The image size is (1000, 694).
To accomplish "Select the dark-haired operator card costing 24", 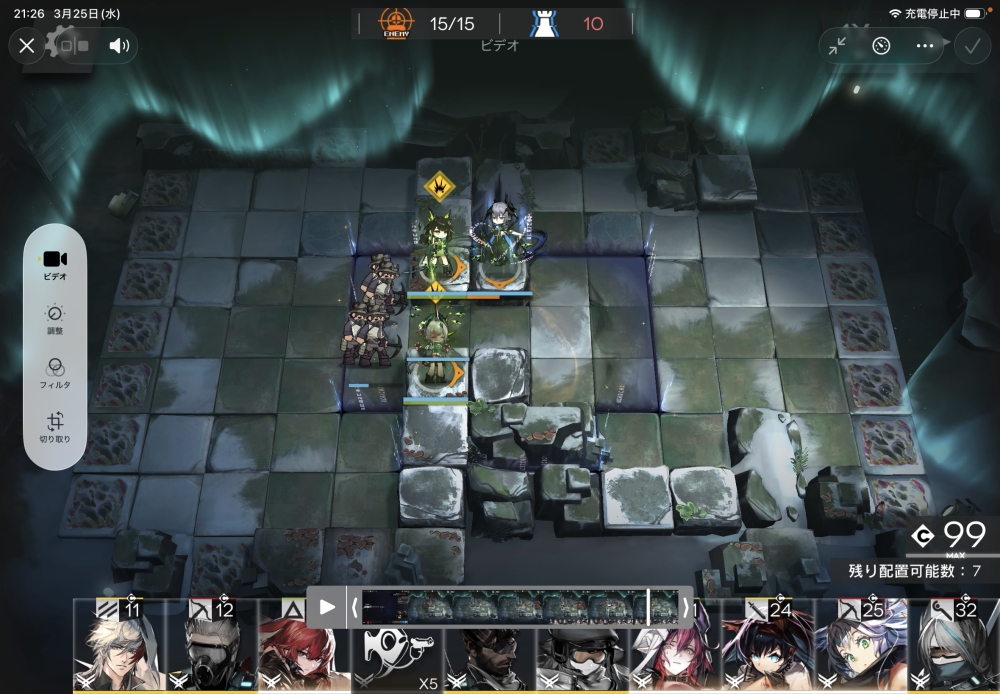I will (767, 650).
